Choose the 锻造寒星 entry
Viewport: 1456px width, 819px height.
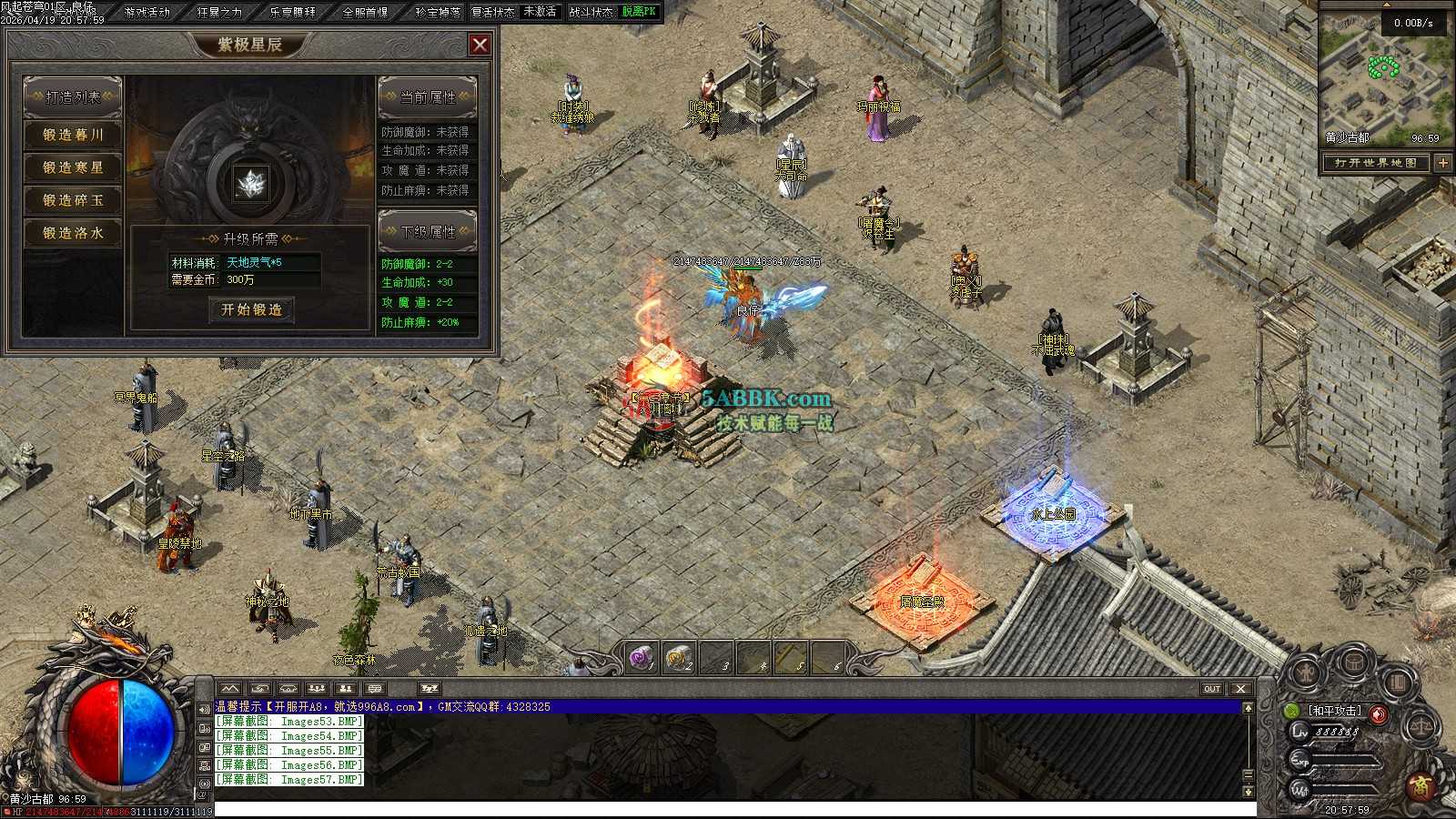73,167
